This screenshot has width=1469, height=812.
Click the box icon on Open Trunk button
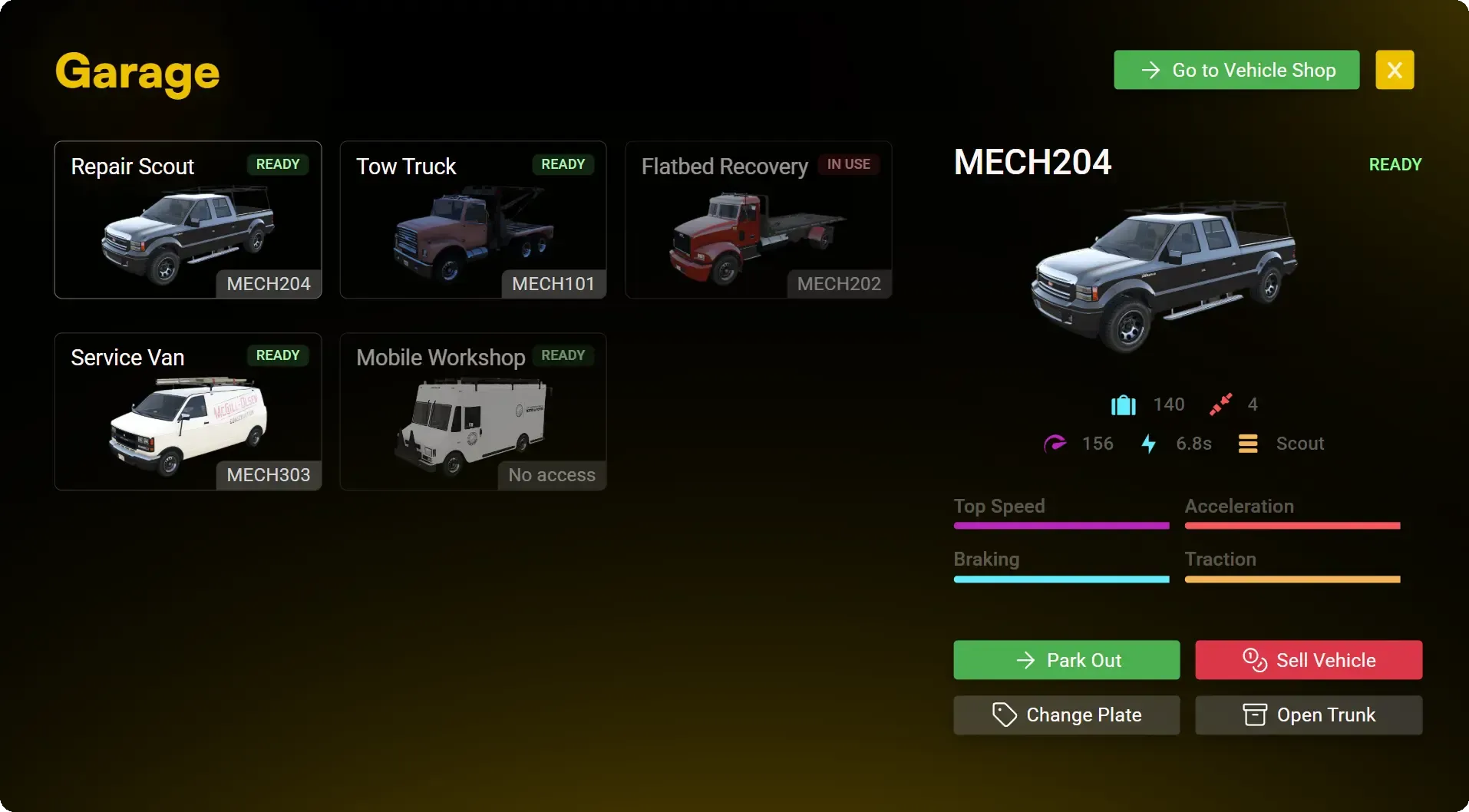pyautogui.click(x=1254, y=715)
